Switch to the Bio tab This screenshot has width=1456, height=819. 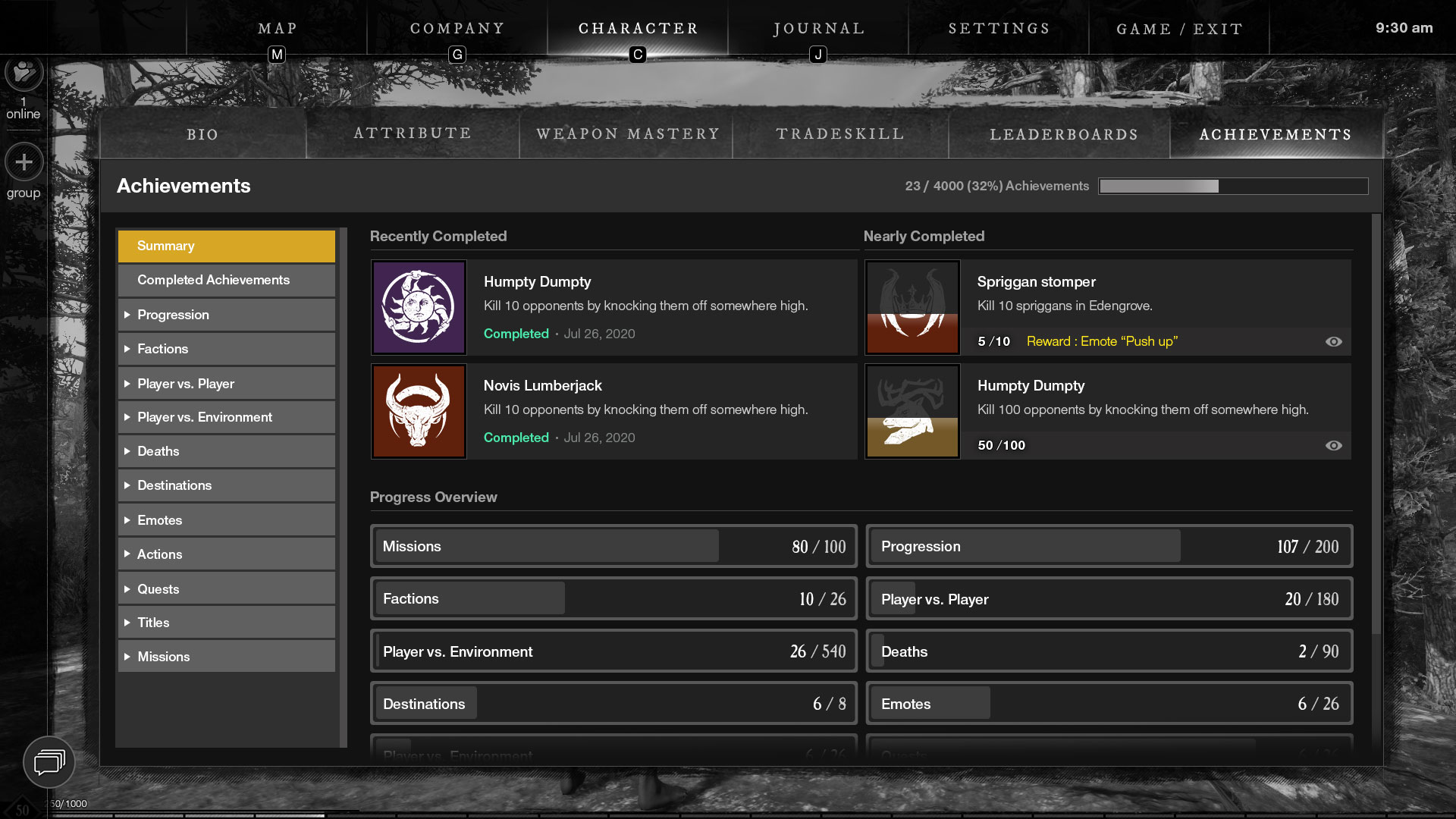click(x=202, y=134)
